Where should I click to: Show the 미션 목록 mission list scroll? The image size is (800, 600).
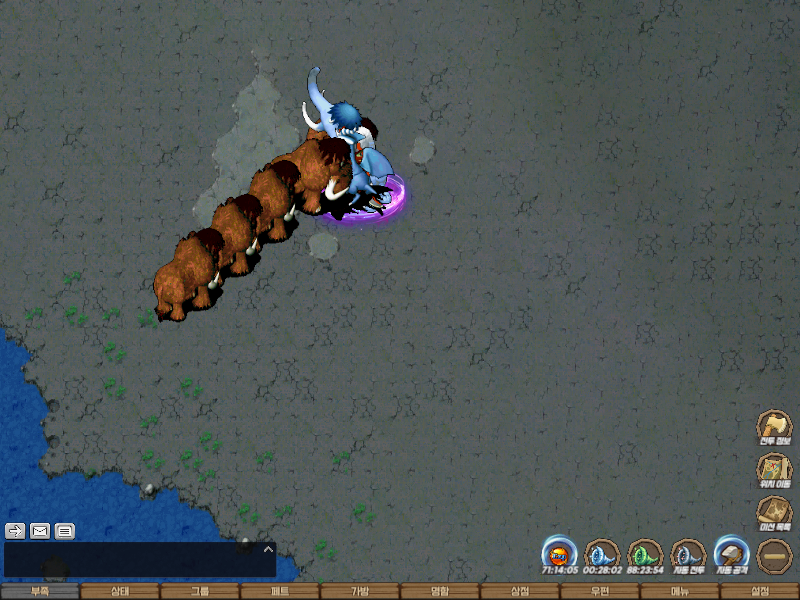tap(774, 513)
